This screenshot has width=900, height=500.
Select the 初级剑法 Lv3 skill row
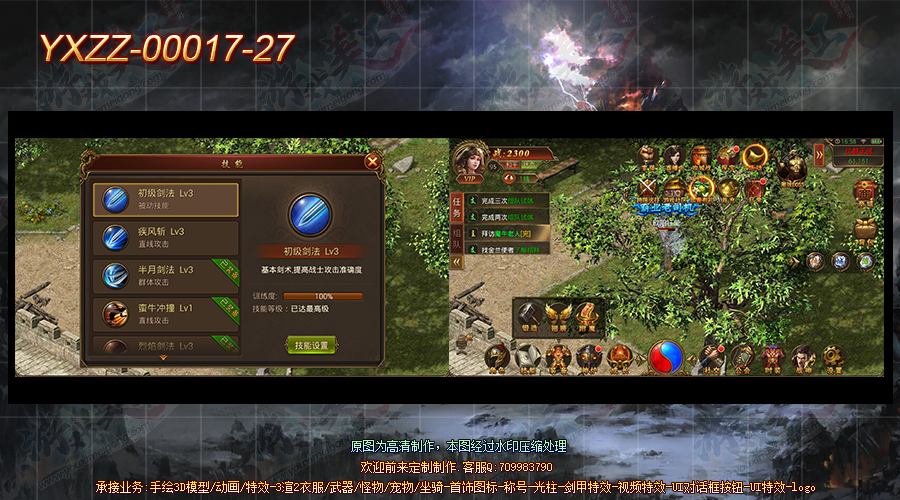point(166,199)
